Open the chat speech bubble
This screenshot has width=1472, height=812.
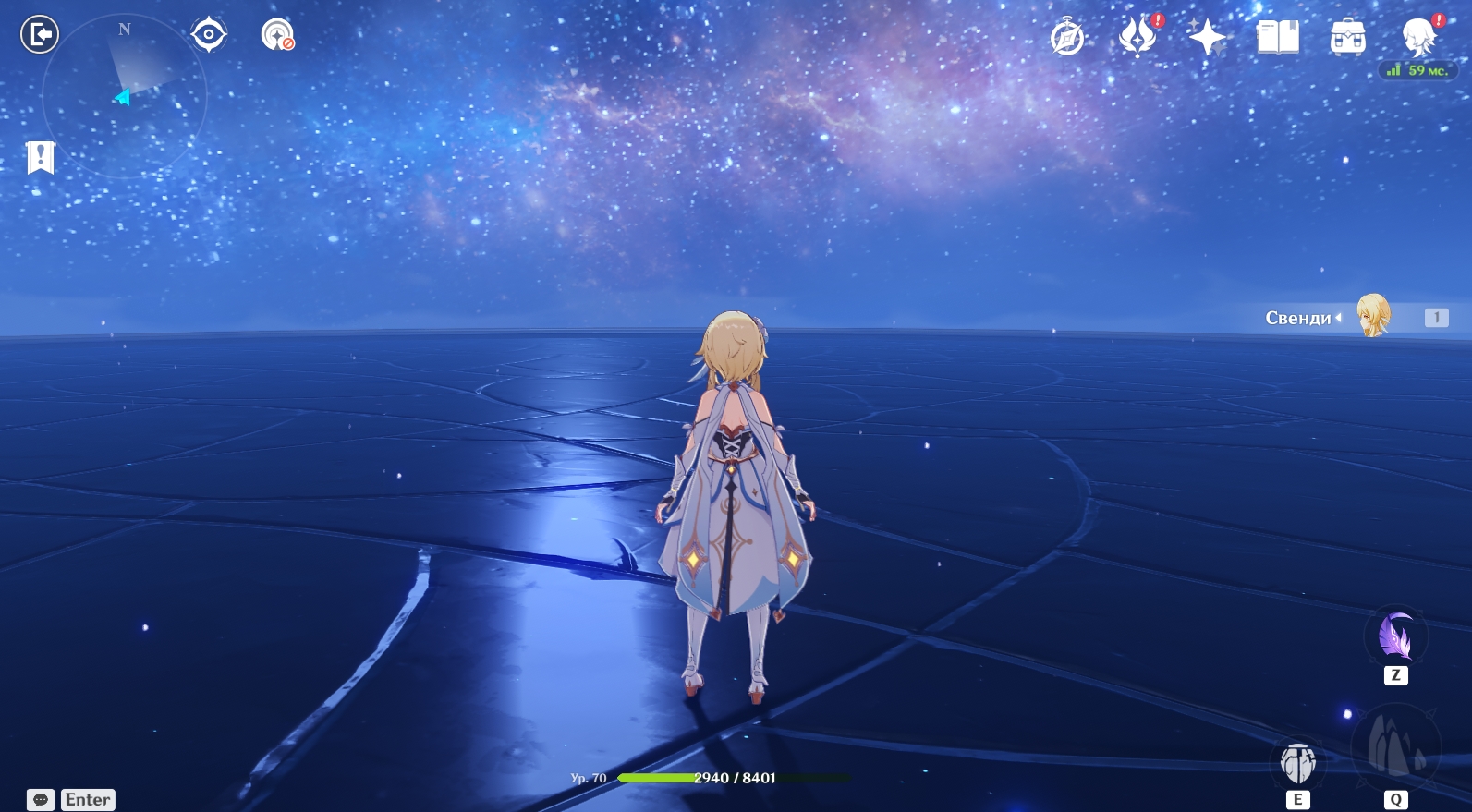[x=41, y=800]
